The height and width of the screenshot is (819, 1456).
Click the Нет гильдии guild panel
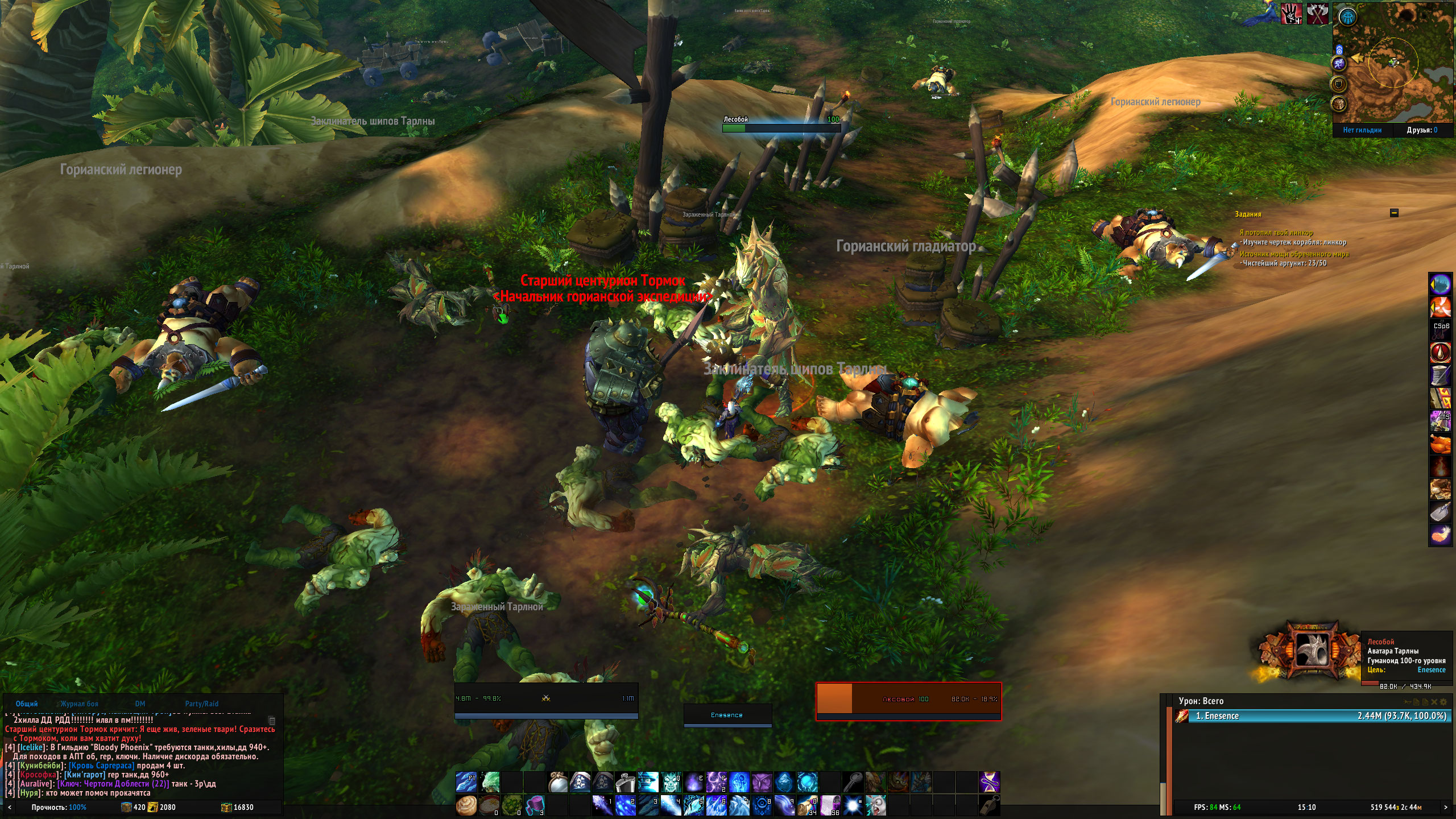click(x=1362, y=130)
